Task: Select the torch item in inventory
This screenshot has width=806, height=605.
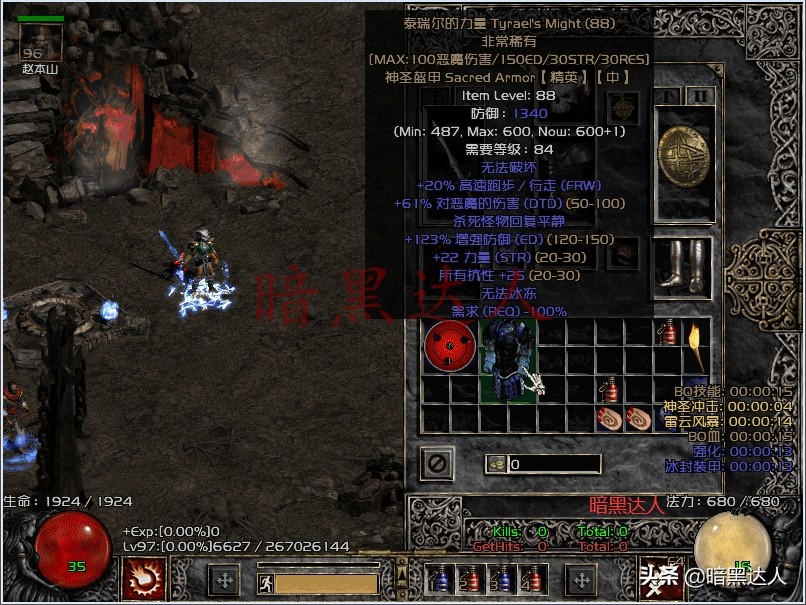Action: pyautogui.click(x=693, y=346)
